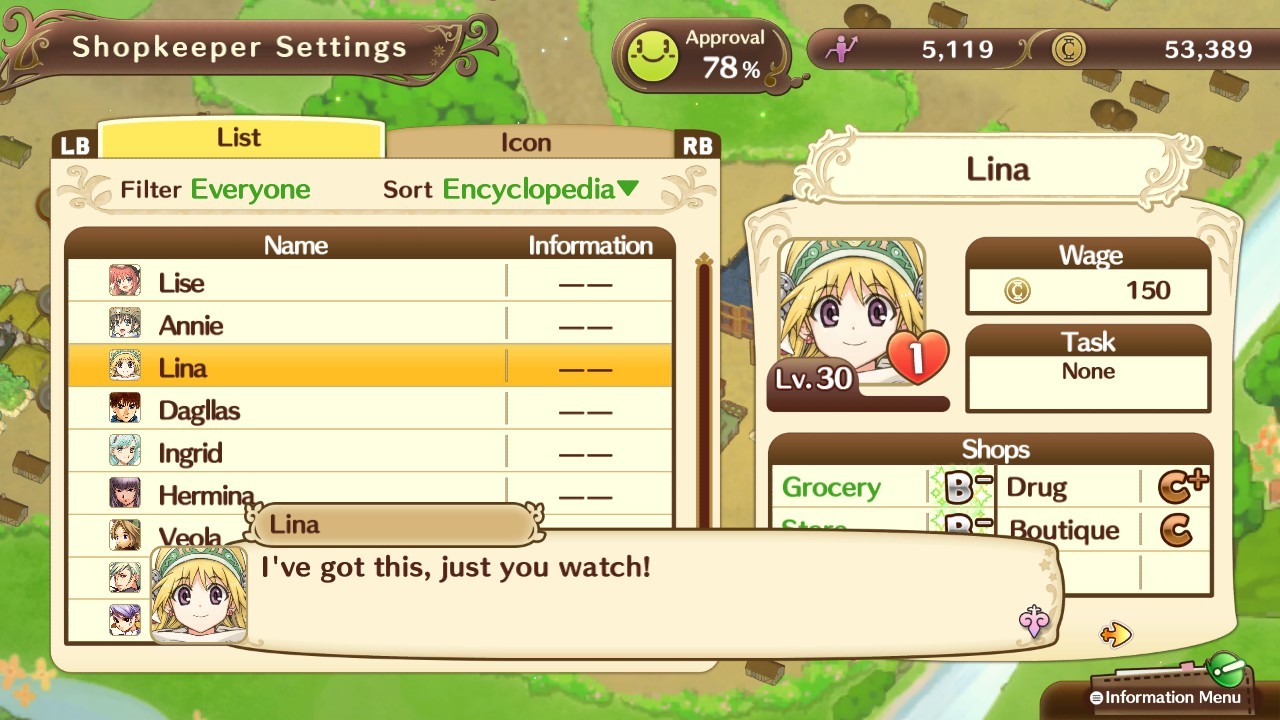Viewport: 1280px width, 720px height.
Task: Select the List tab
Action: pyautogui.click(x=240, y=137)
